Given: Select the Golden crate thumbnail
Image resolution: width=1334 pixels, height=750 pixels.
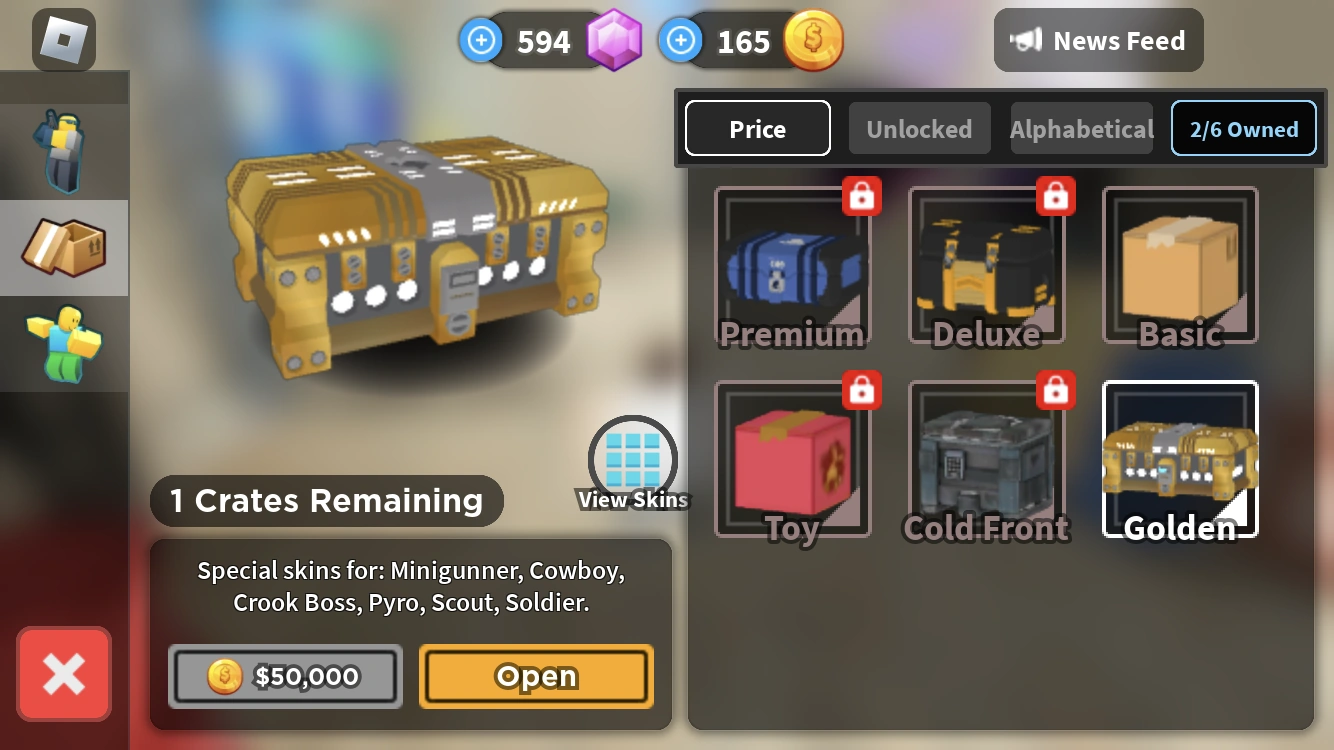Looking at the screenshot, I should tap(1179, 458).
